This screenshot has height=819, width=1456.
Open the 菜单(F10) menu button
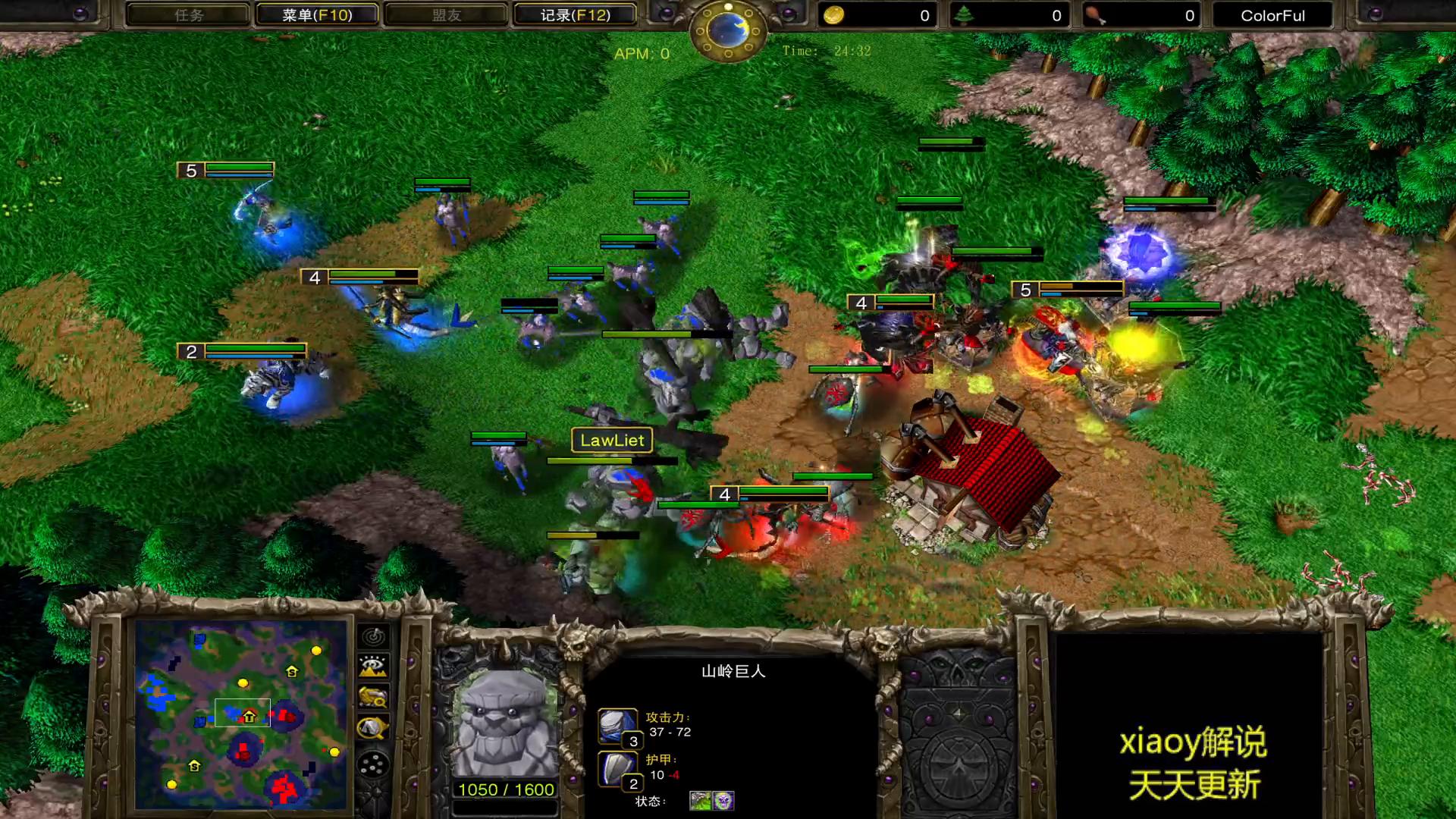pos(317,15)
